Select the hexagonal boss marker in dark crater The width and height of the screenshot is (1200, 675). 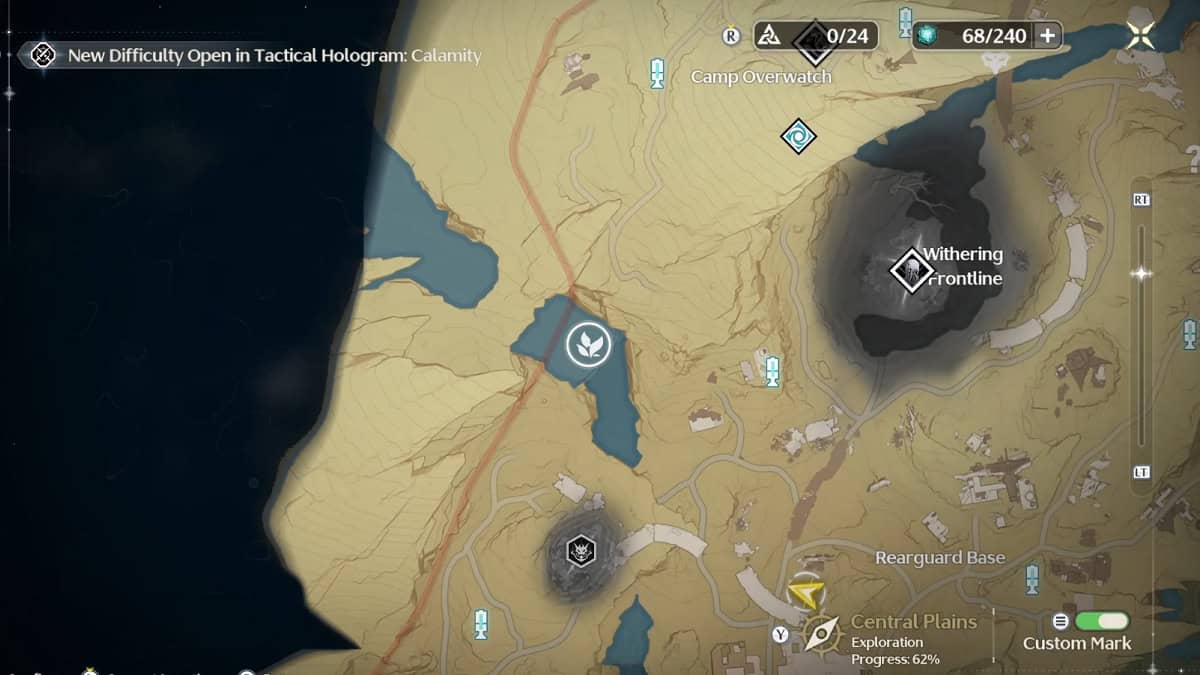click(x=580, y=549)
